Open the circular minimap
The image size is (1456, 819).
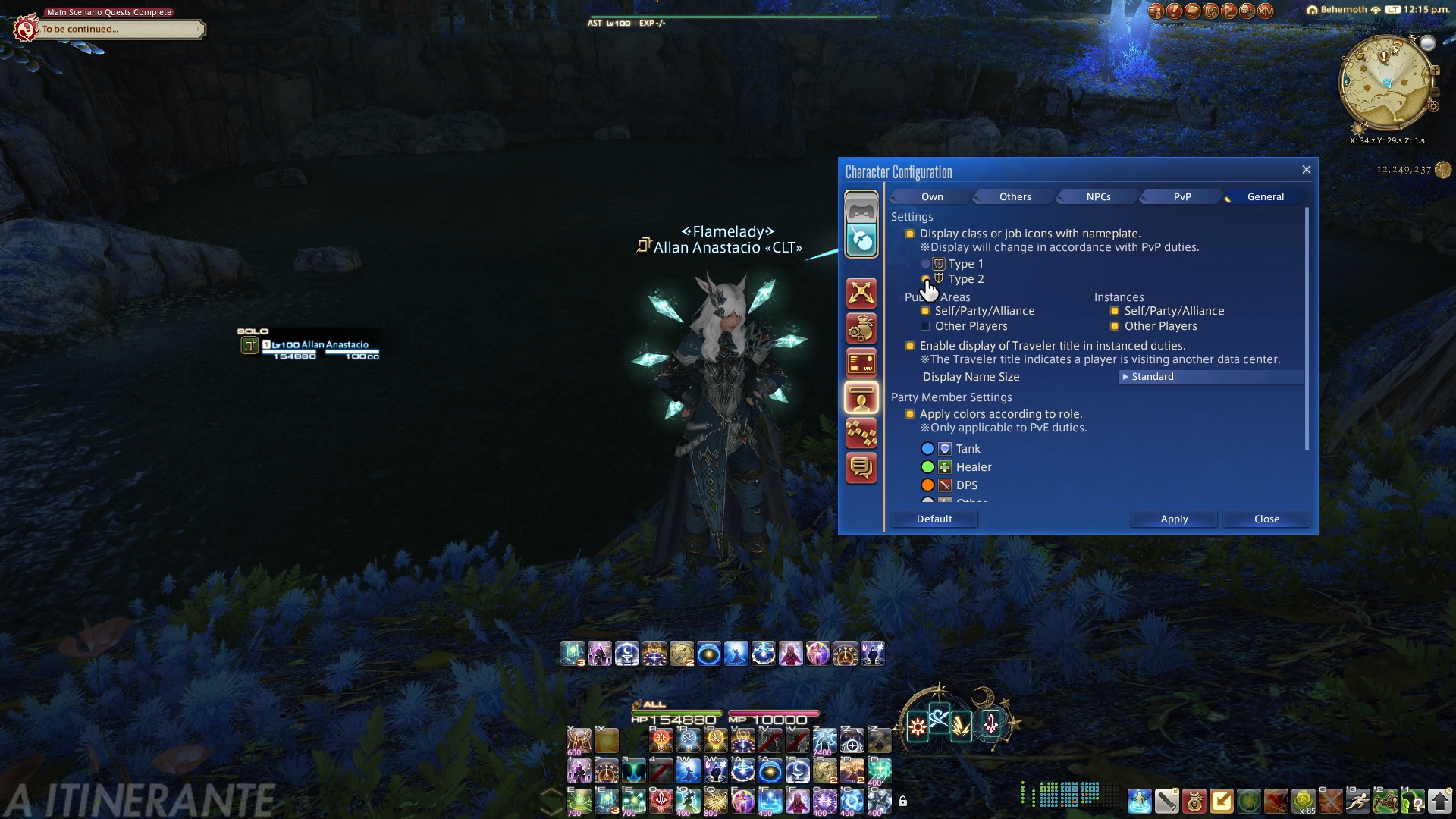(x=1387, y=83)
